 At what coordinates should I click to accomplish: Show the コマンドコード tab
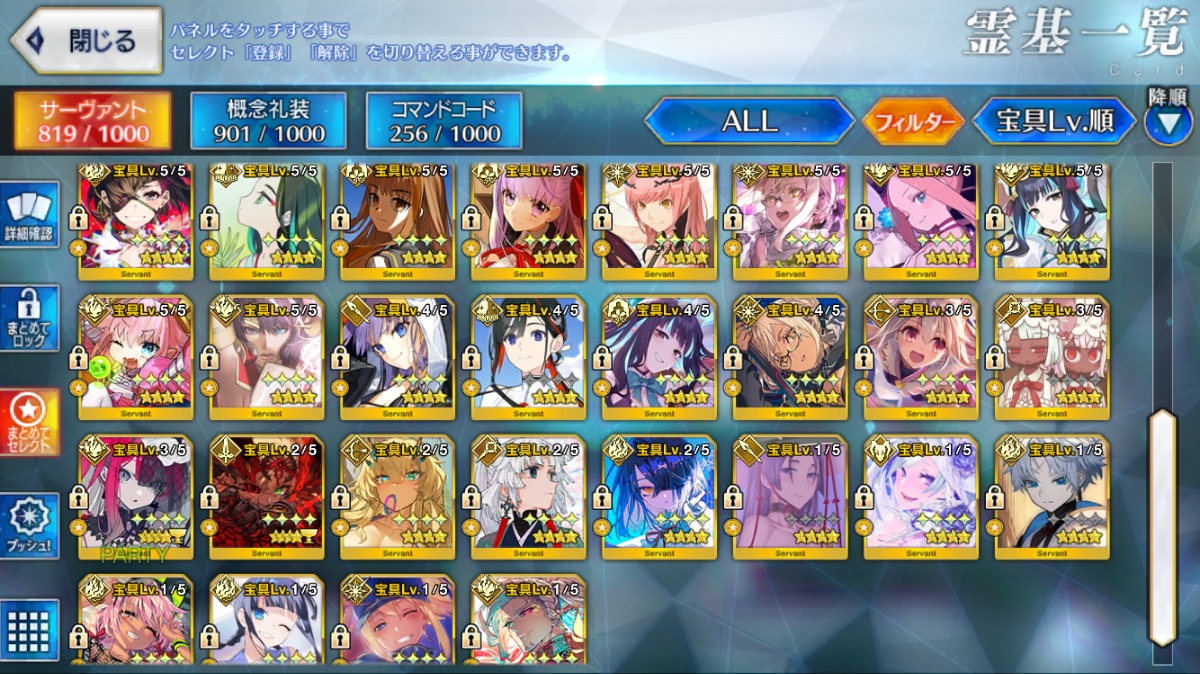444,121
